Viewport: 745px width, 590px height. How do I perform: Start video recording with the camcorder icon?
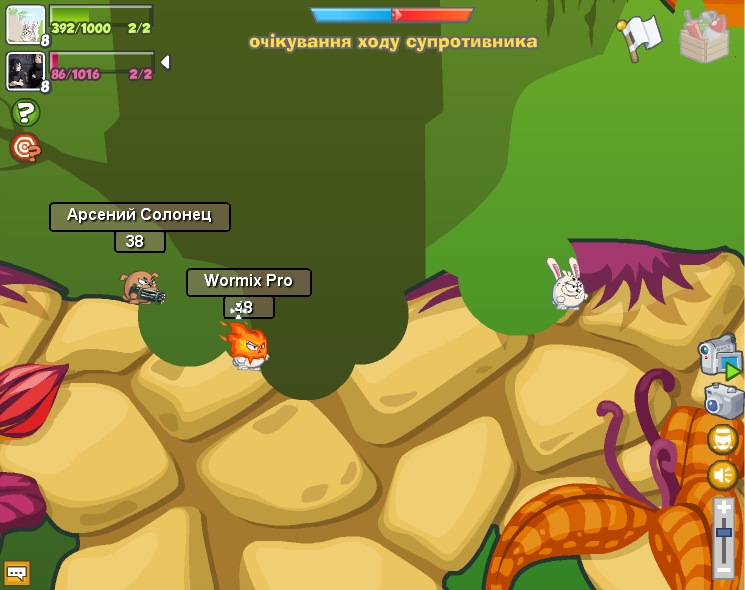tap(719, 356)
